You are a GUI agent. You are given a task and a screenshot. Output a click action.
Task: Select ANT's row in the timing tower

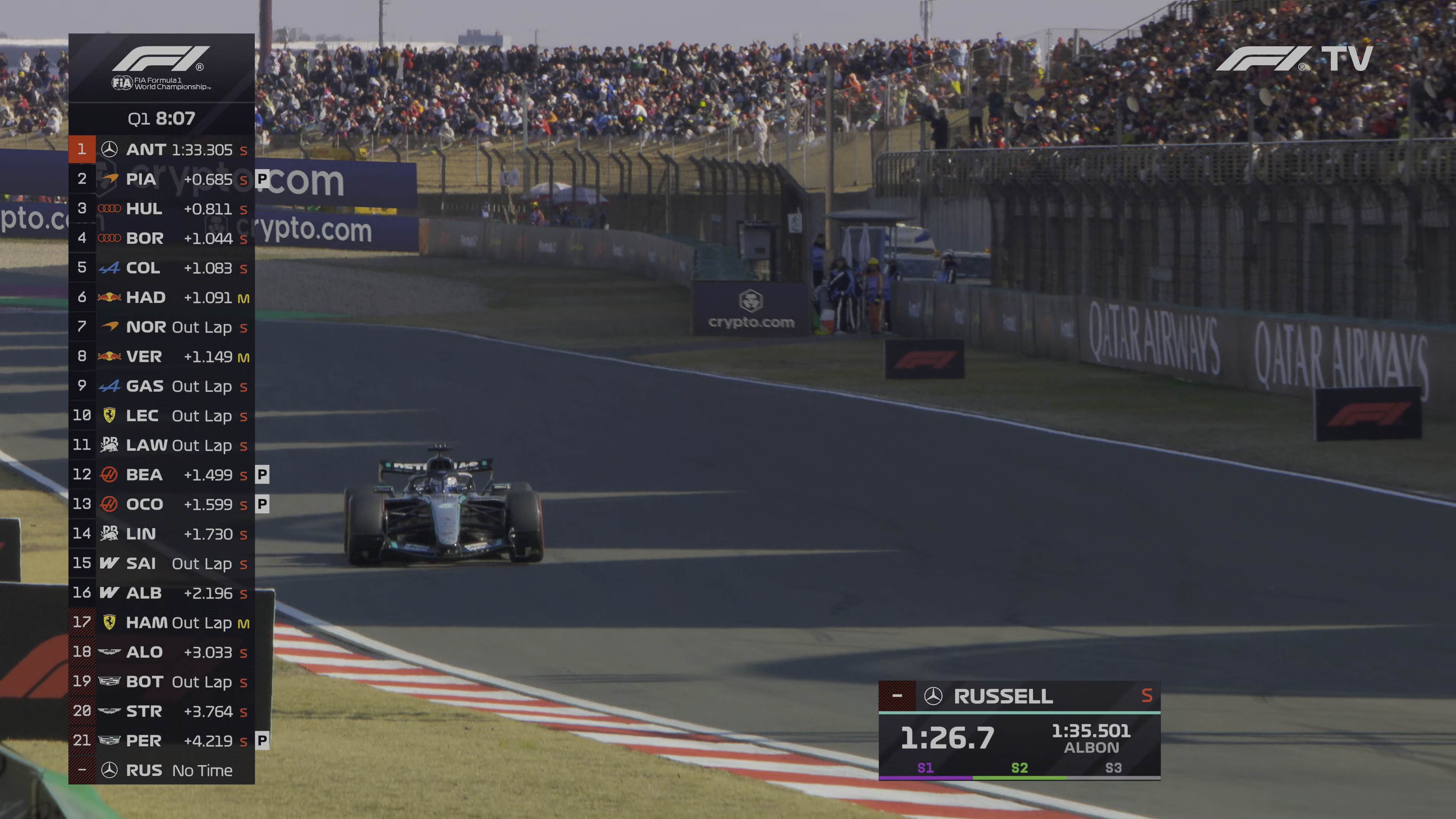[x=162, y=149]
